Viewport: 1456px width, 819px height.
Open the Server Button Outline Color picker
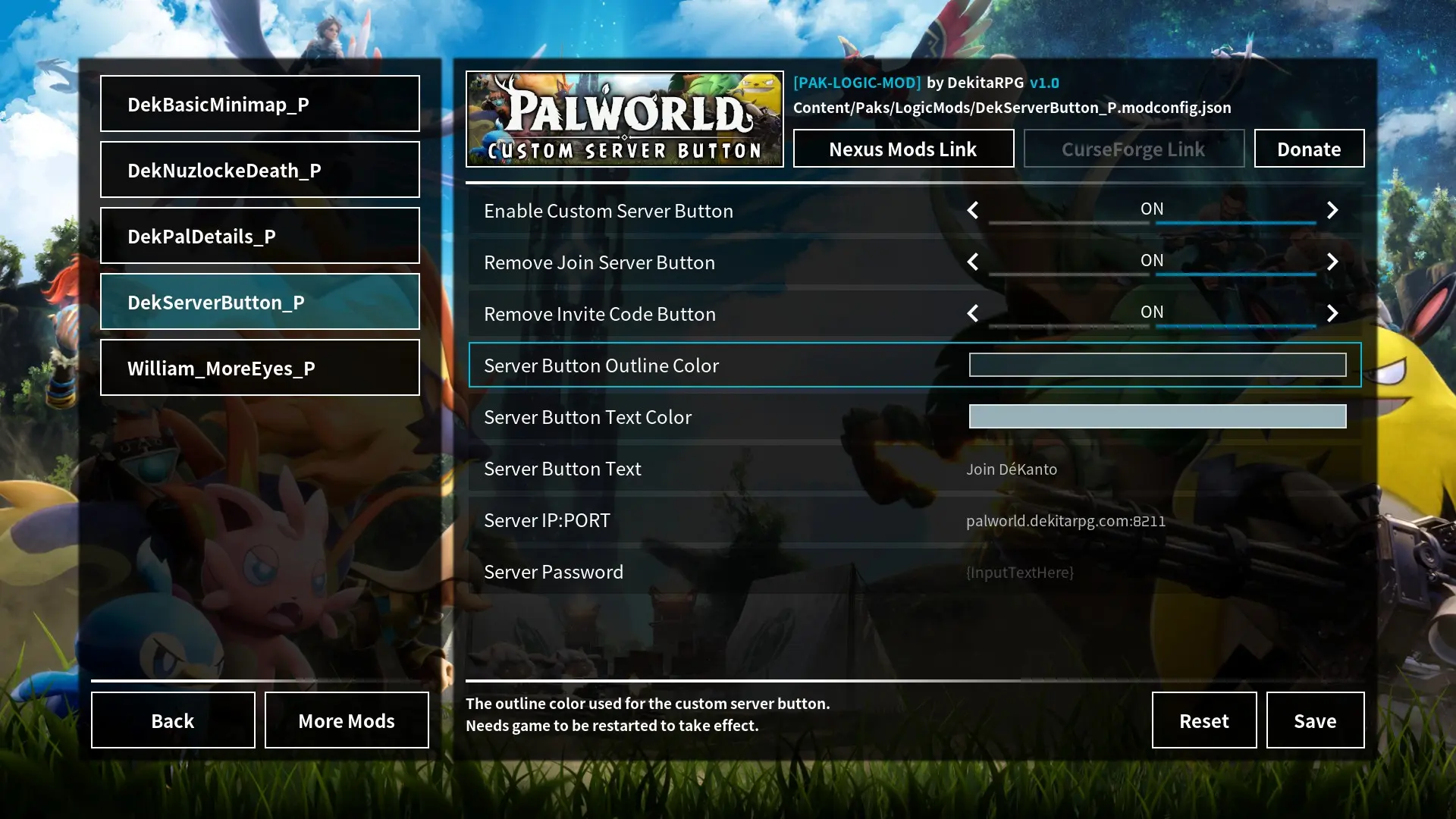[x=1156, y=365]
